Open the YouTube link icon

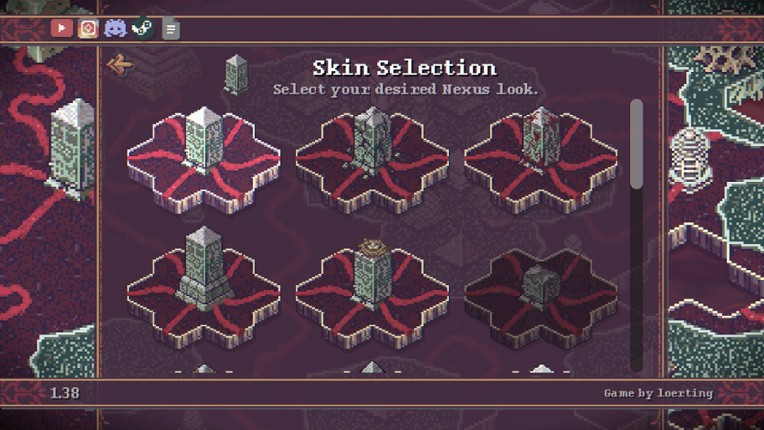62,28
